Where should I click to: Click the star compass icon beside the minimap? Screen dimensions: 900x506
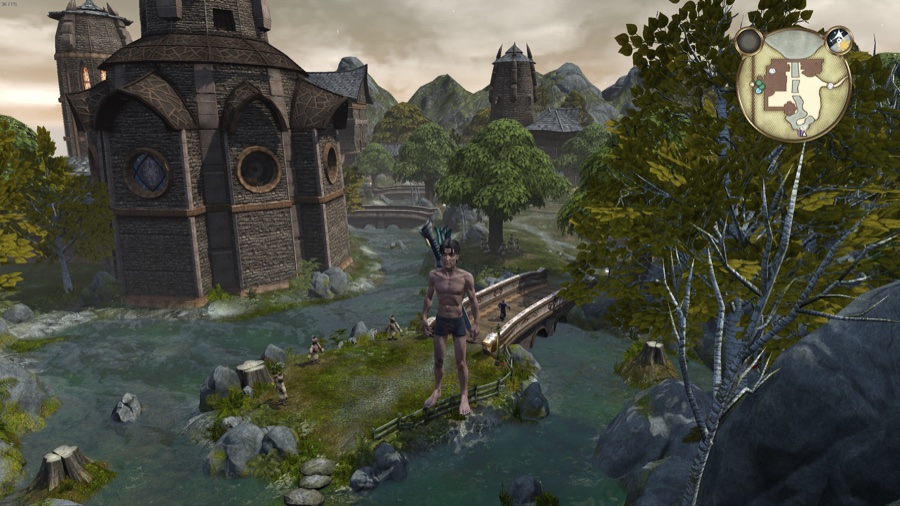pos(839,40)
